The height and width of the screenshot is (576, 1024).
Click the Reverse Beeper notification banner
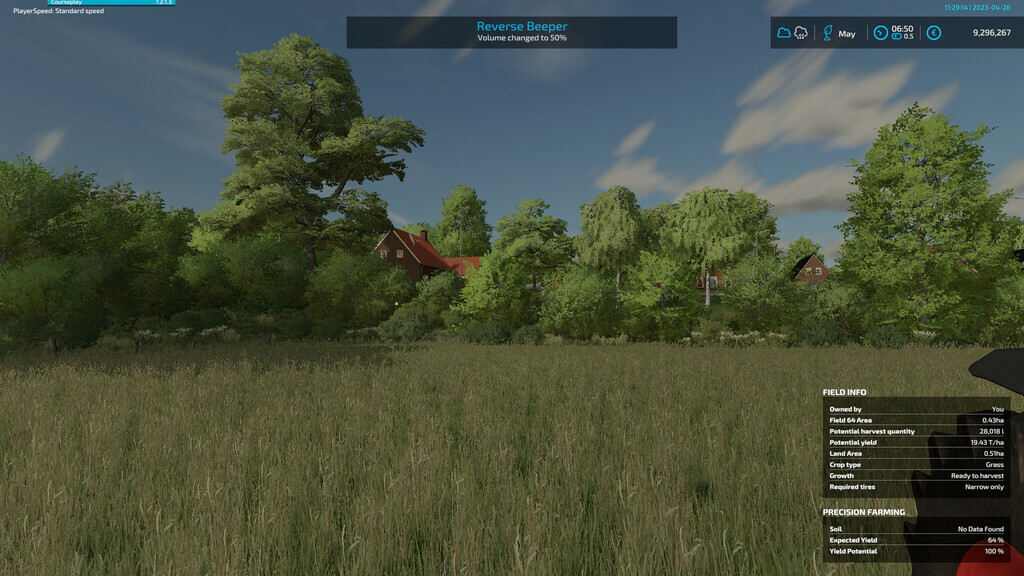point(511,32)
